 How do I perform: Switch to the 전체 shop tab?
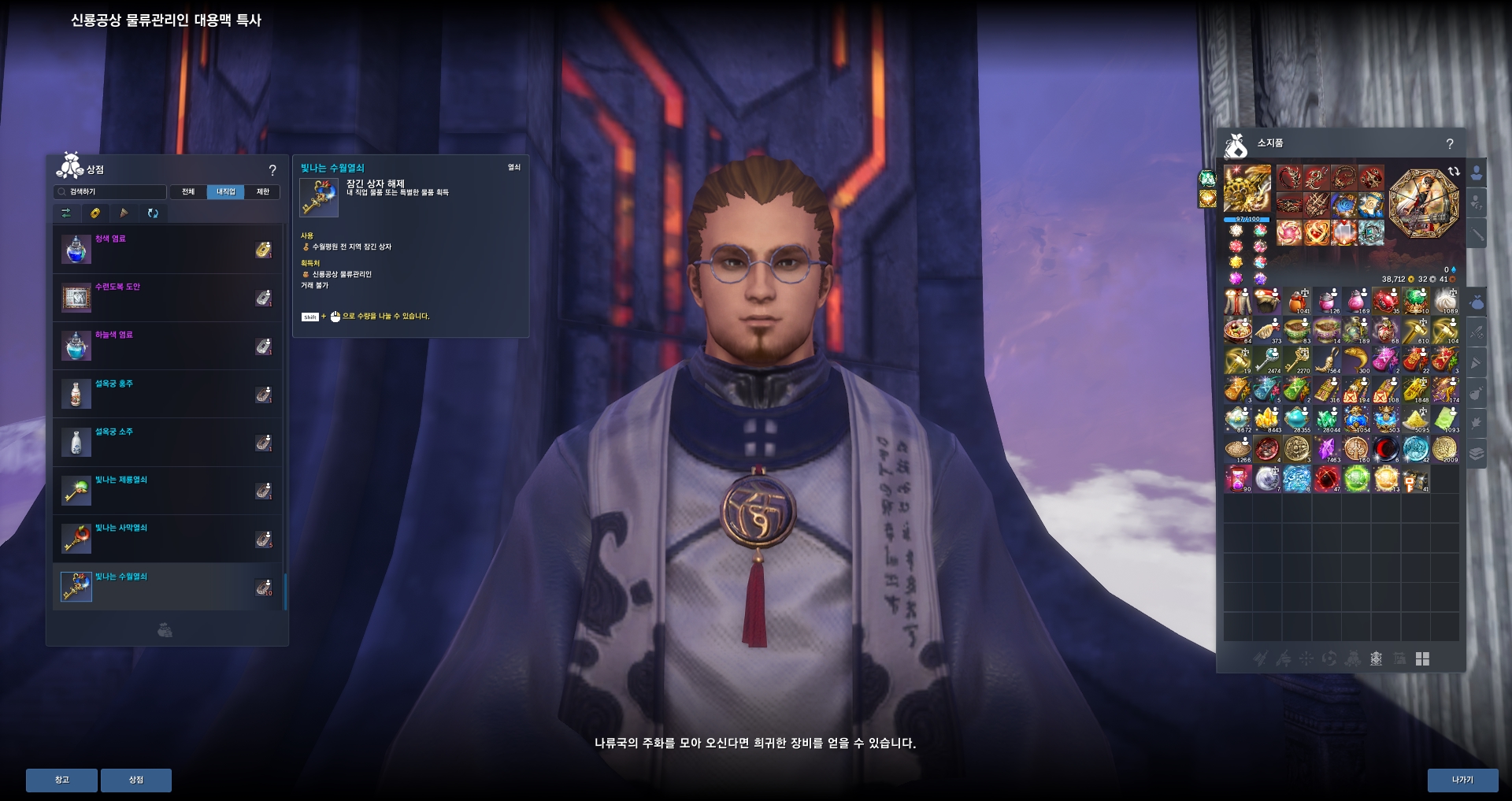(x=188, y=191)
